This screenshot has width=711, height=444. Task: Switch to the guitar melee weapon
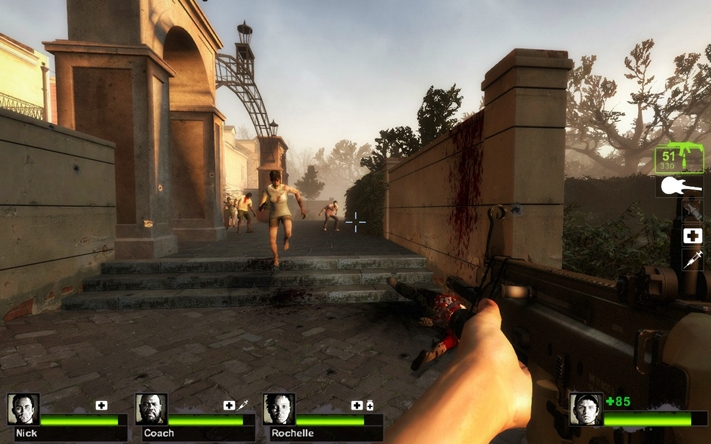pos(679,187)
